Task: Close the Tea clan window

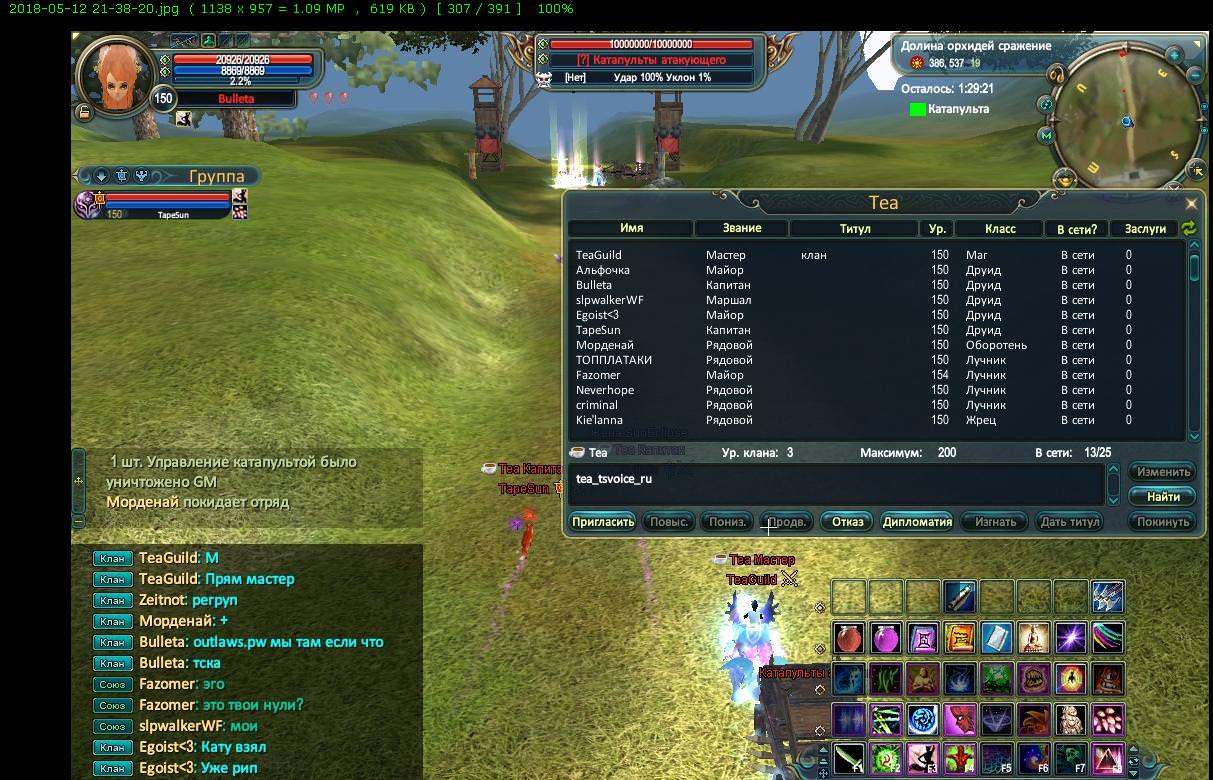Action: click(x=1190, y=203)
